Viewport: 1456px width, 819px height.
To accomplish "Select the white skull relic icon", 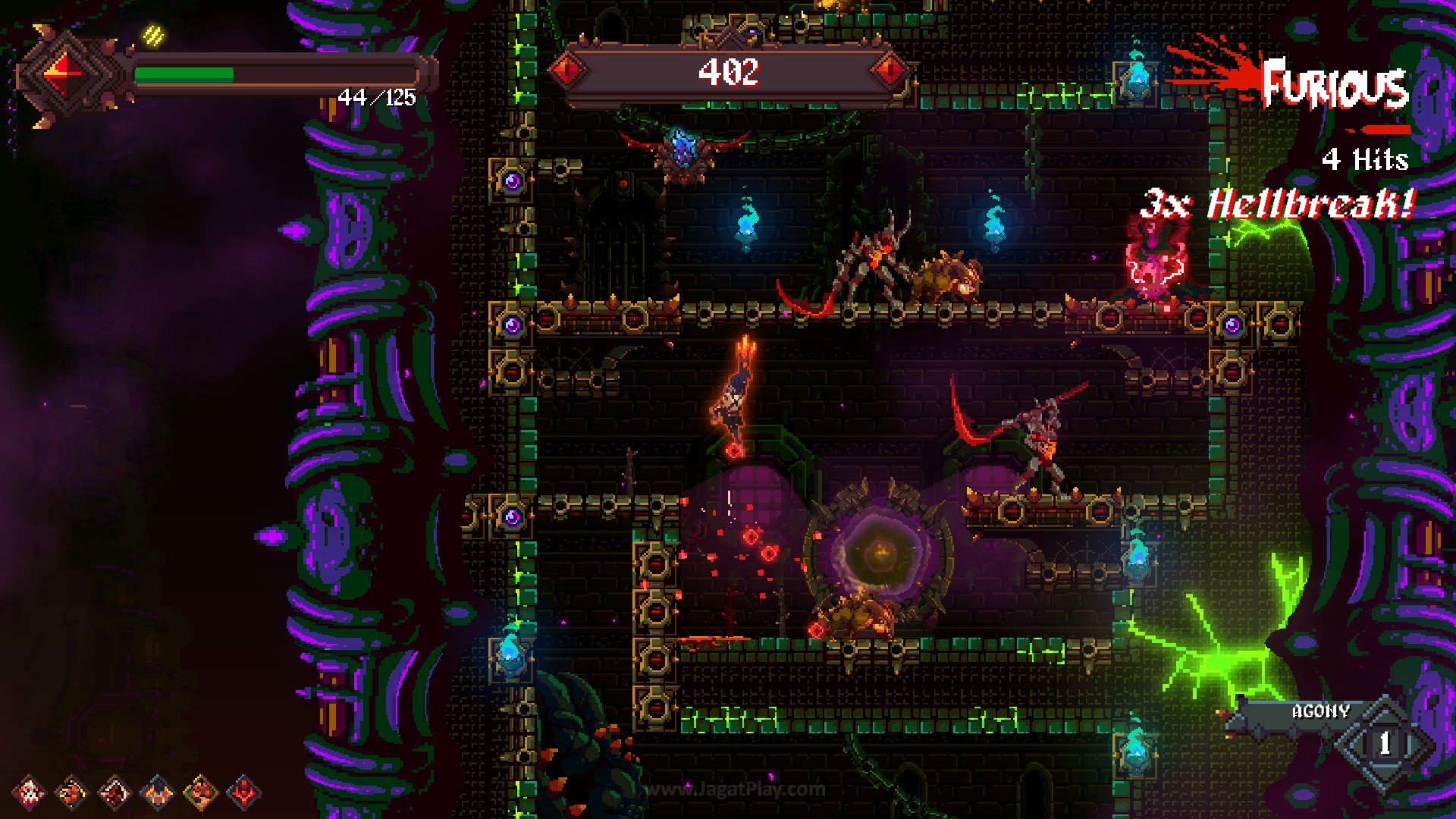I will coord(30,792).
